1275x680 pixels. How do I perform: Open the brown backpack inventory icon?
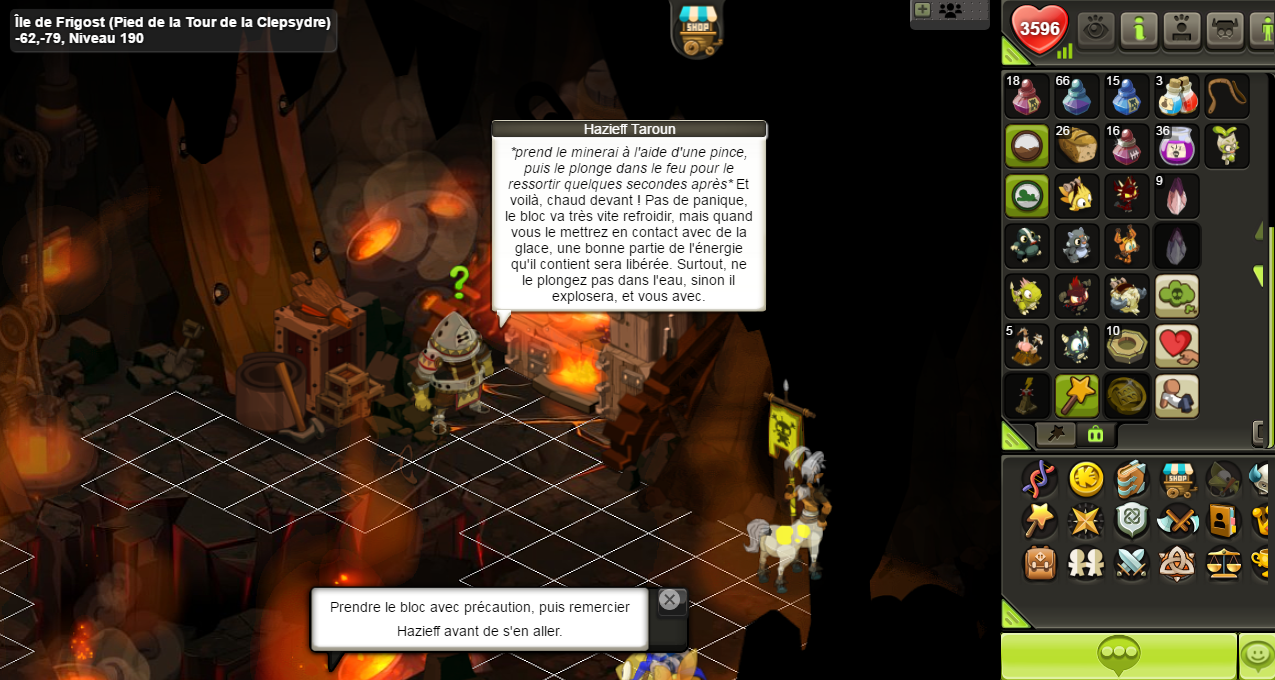[x=1040, y=563]
